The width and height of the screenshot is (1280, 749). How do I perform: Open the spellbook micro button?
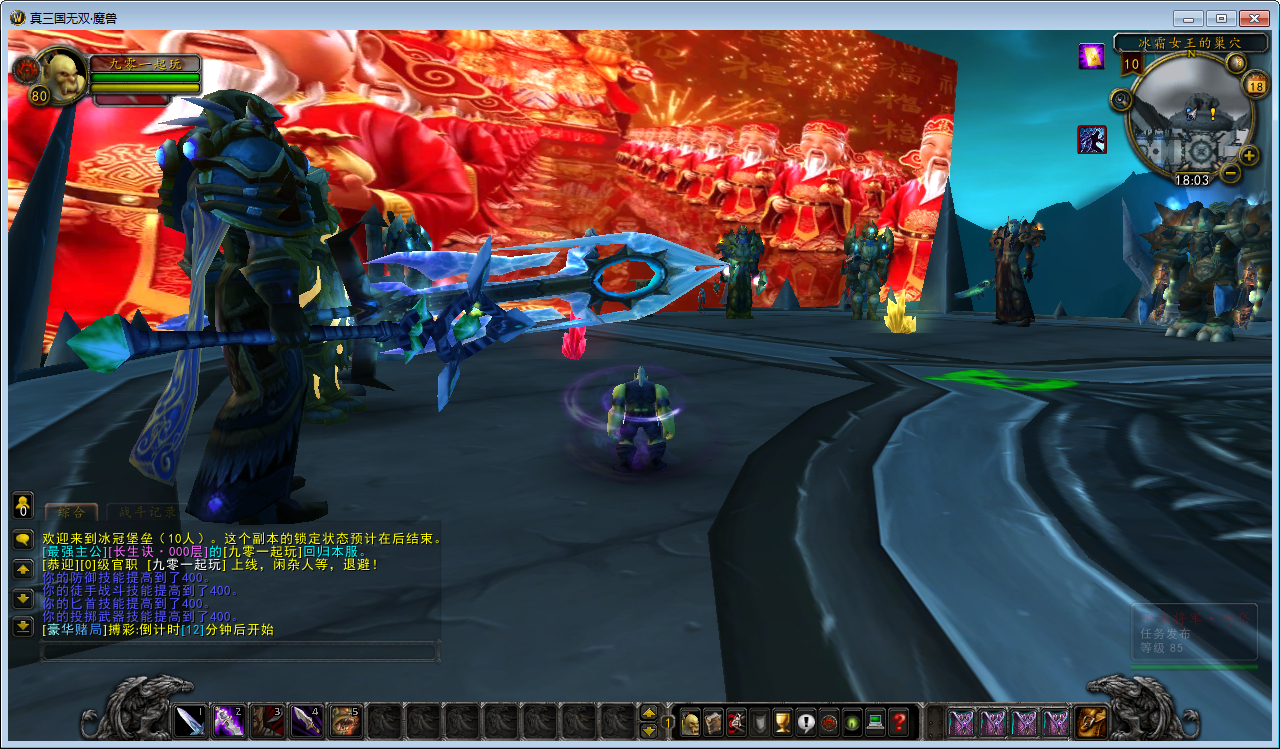click(713, 721)
